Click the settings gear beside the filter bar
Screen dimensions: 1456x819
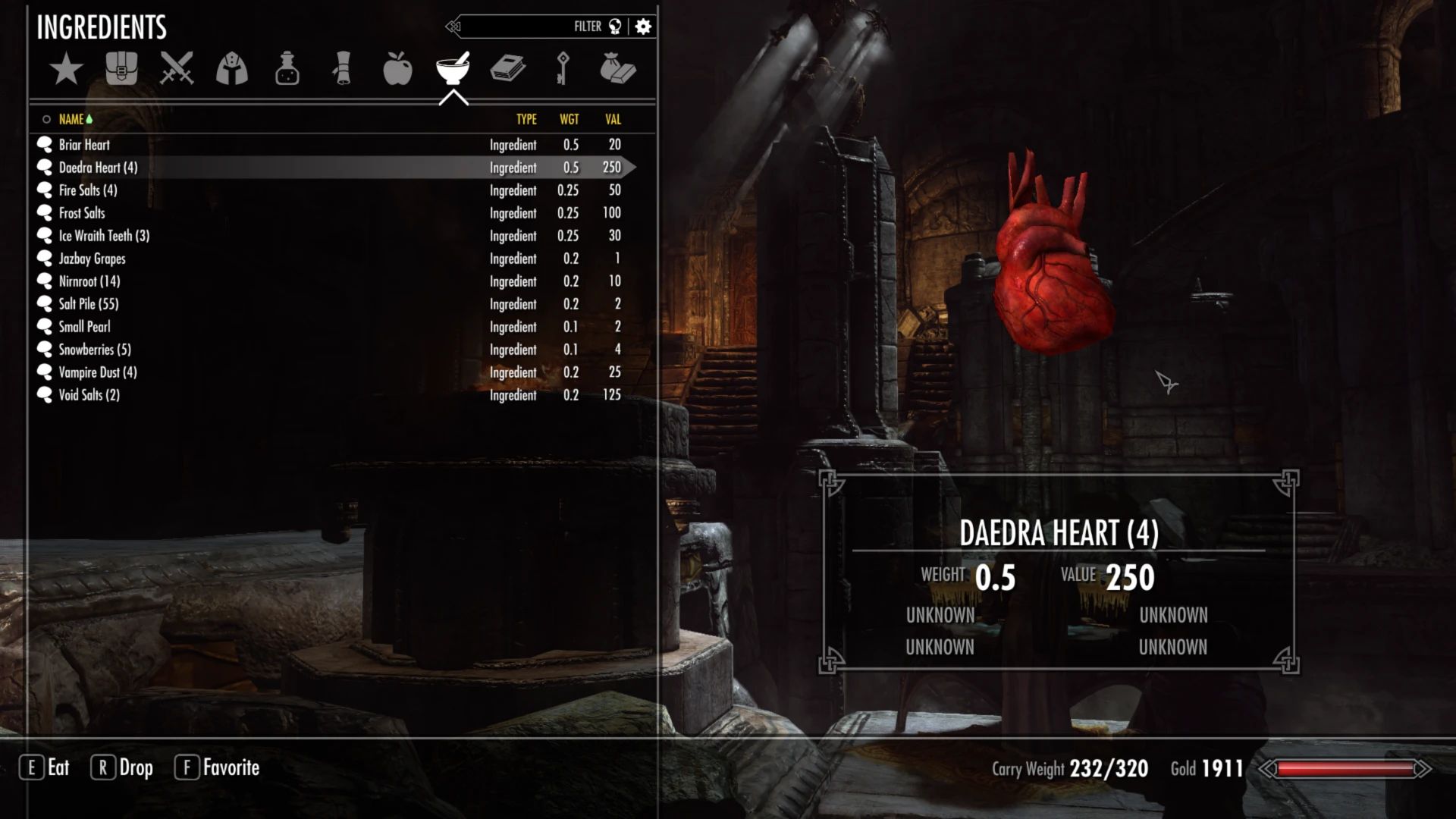(x=642, y=26)
